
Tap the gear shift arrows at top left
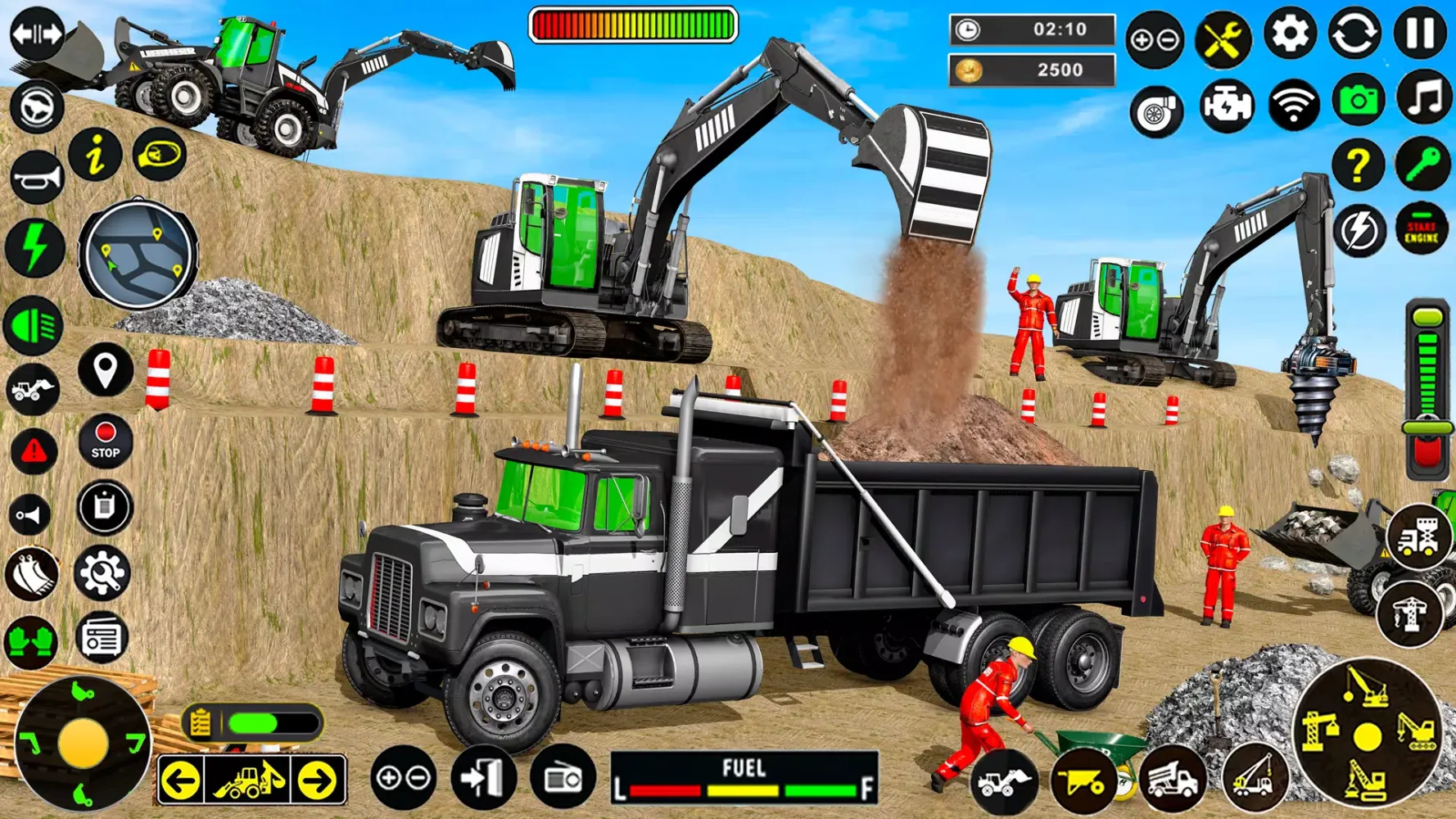[34, 30]
